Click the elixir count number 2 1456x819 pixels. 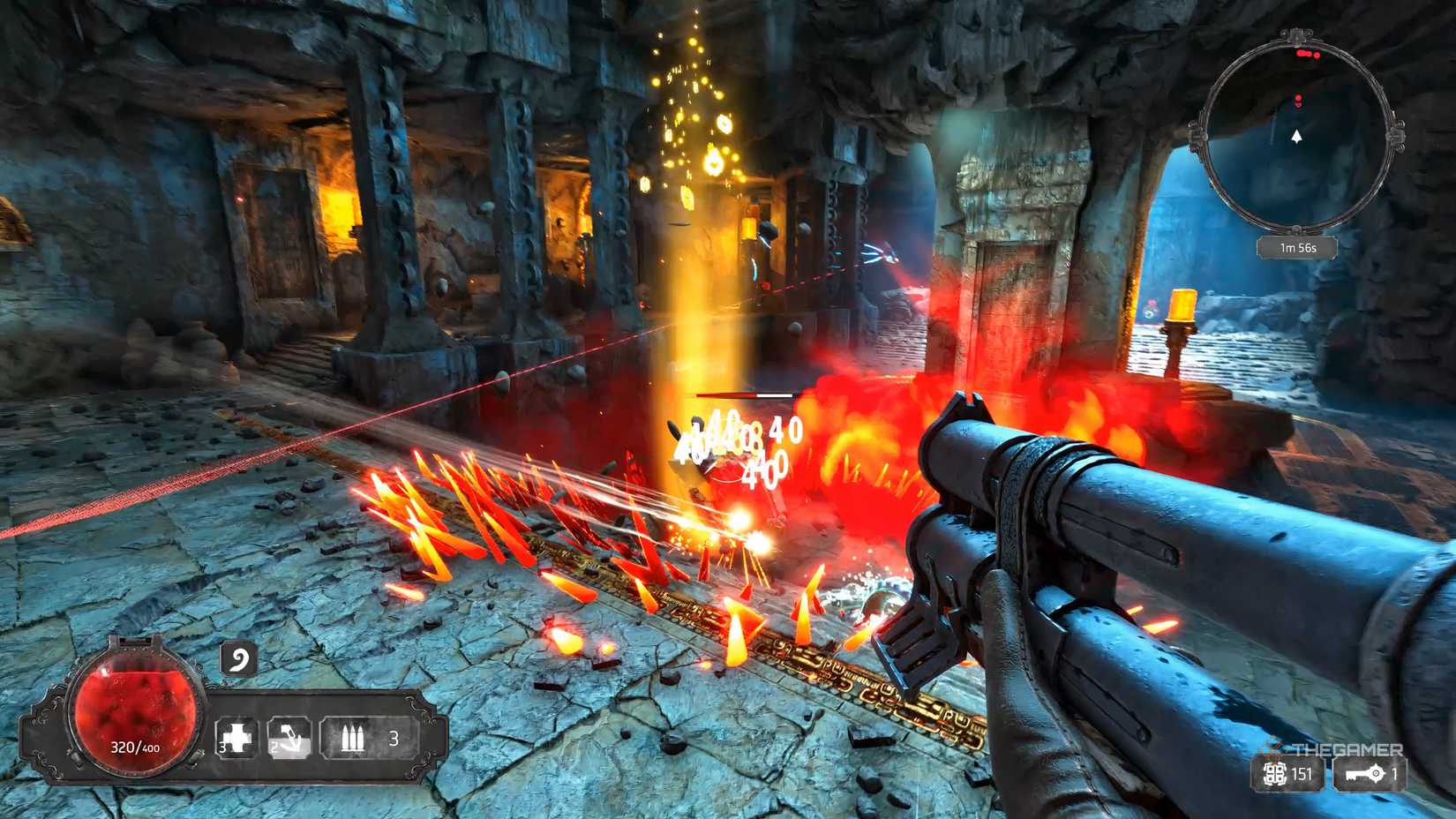[274, 747]
